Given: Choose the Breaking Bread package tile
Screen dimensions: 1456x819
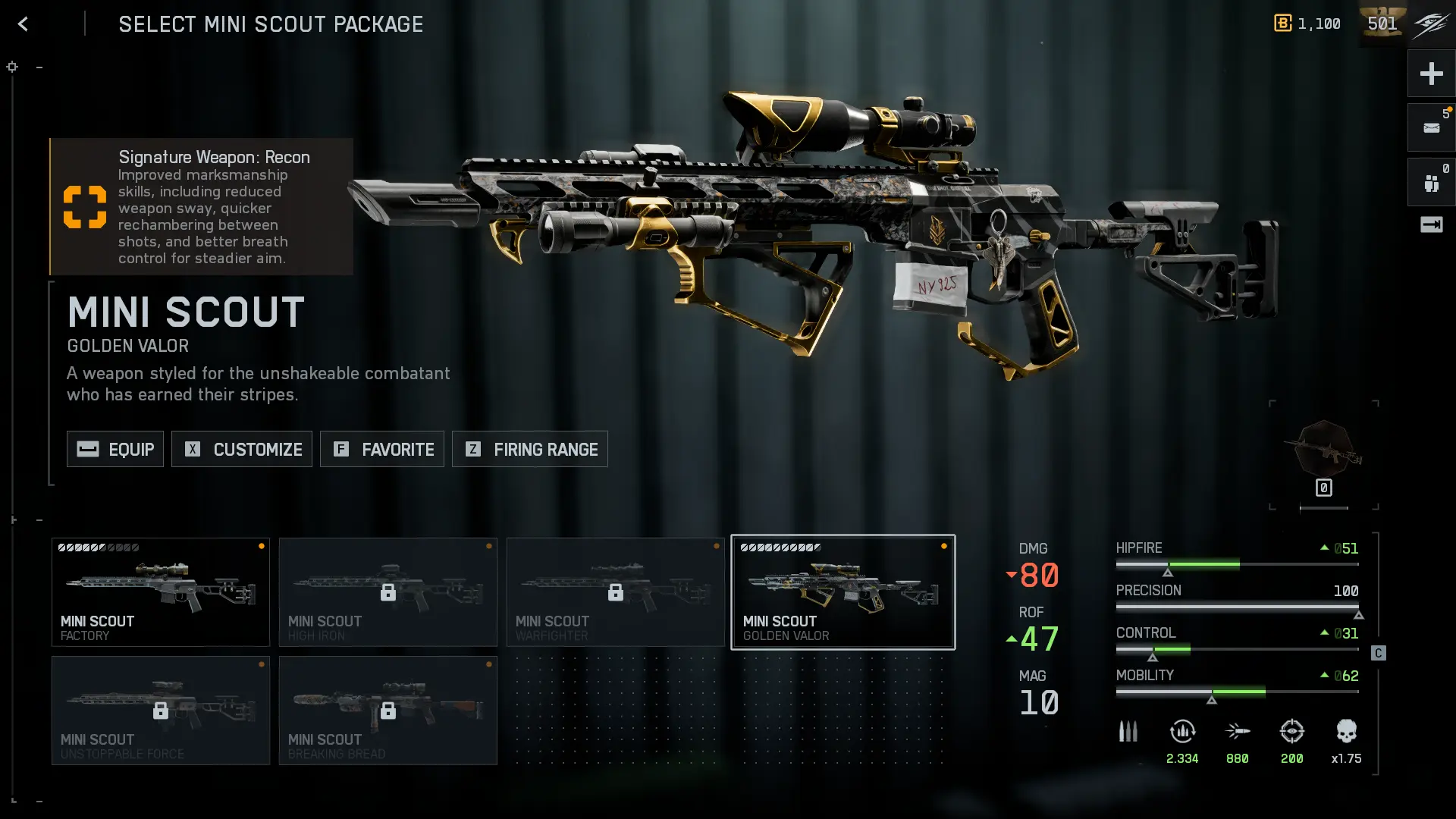Looking at the screenshot, I should click(x=388, y=711).
